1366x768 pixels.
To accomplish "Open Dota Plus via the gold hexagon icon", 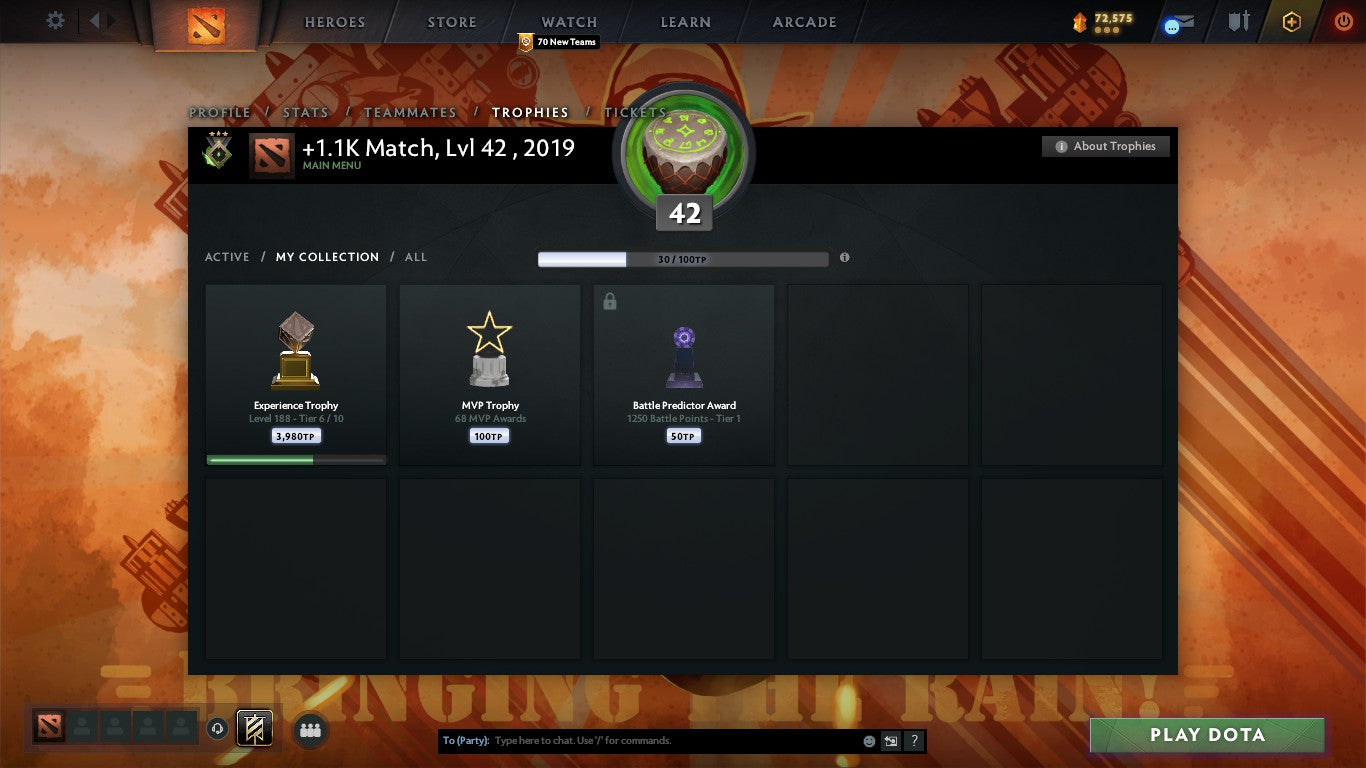I will [1292, 20].
